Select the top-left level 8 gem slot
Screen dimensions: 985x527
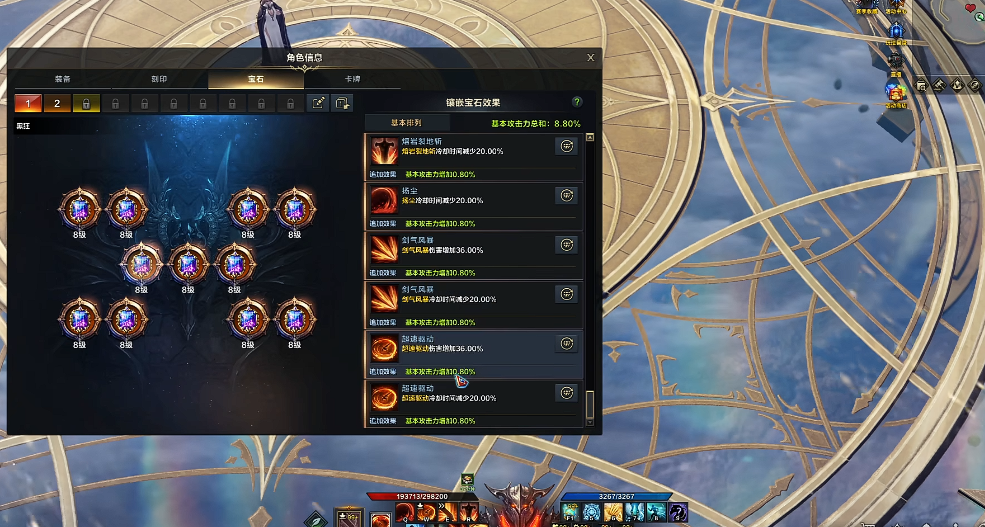pyautogui.click(x=79, y=208)
